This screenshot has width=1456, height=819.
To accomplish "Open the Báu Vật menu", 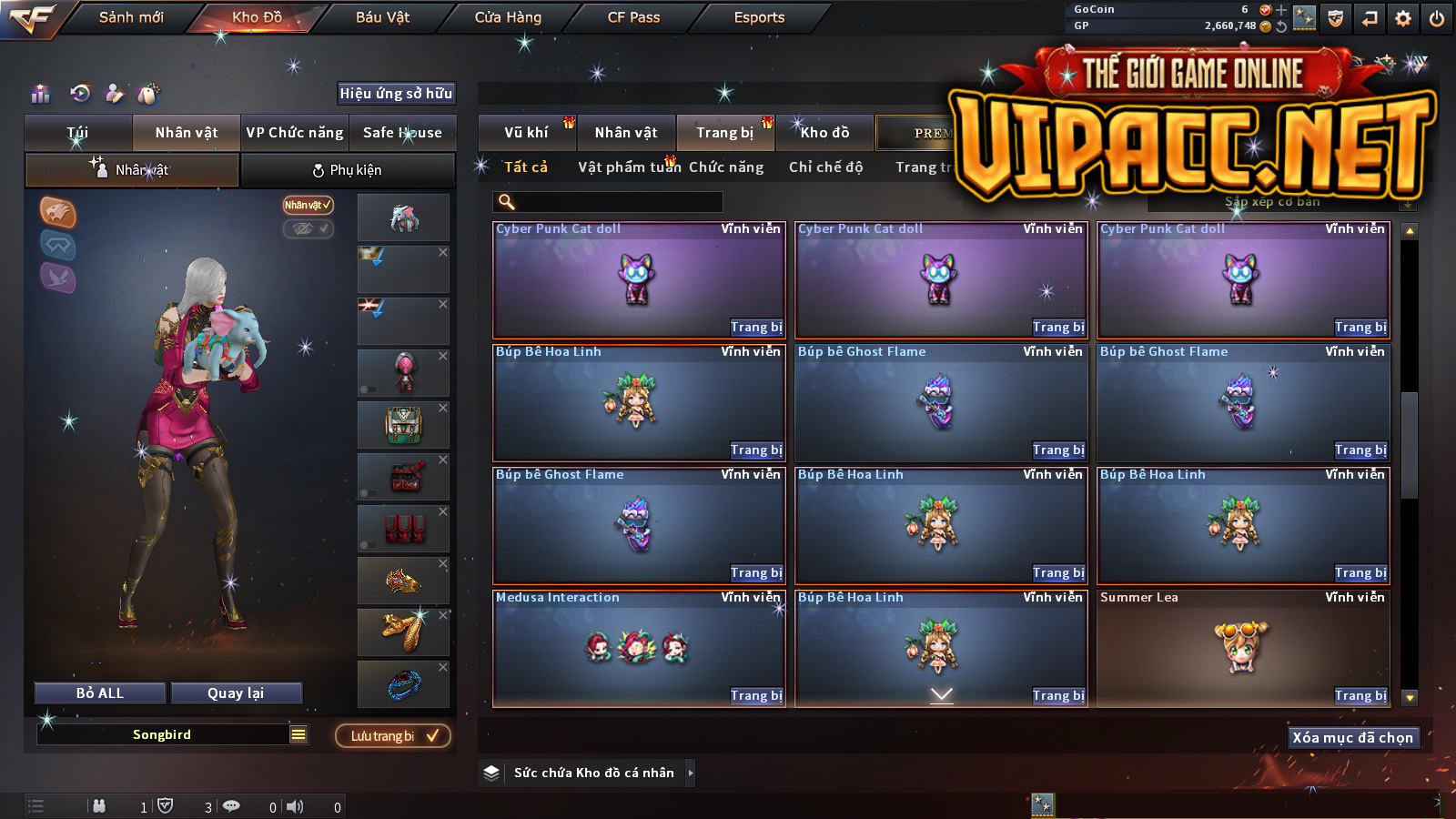I will click(x=382, y=17).
